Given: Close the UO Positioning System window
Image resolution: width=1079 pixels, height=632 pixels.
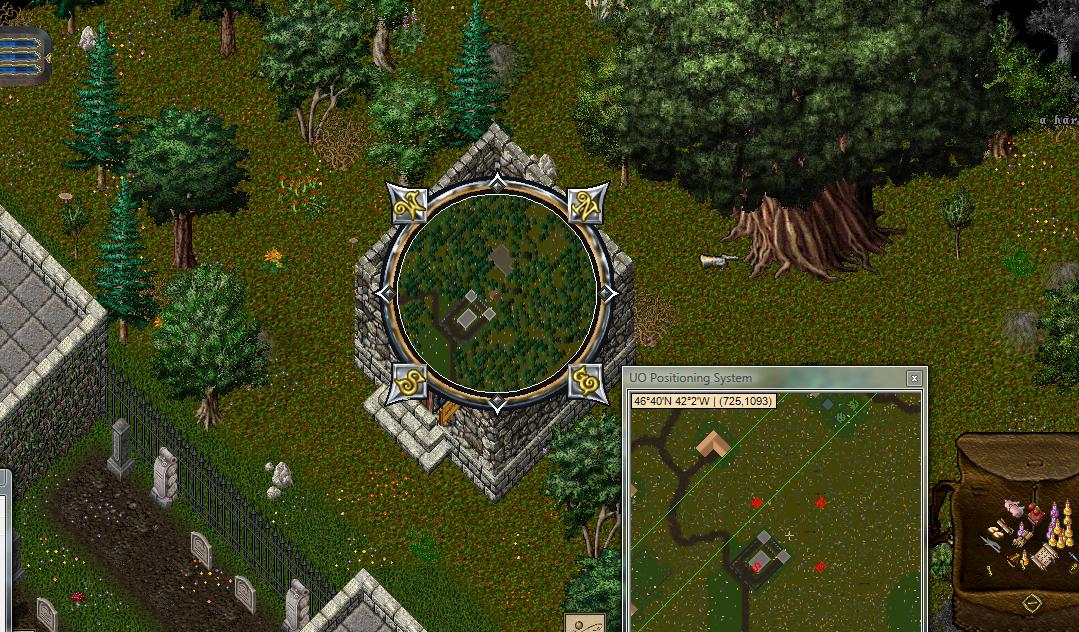Looking at the screenshot, I should point(914,378).
